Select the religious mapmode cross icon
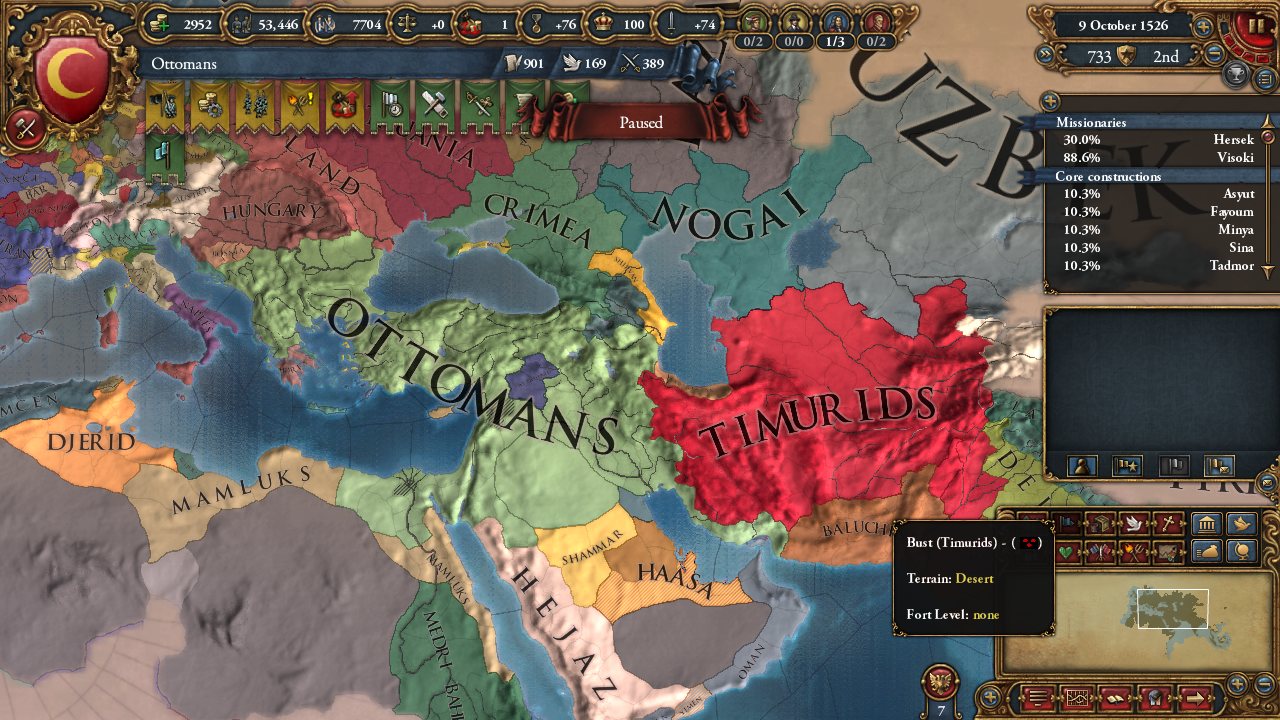The image size is (1280, 720). [1168, 522]
